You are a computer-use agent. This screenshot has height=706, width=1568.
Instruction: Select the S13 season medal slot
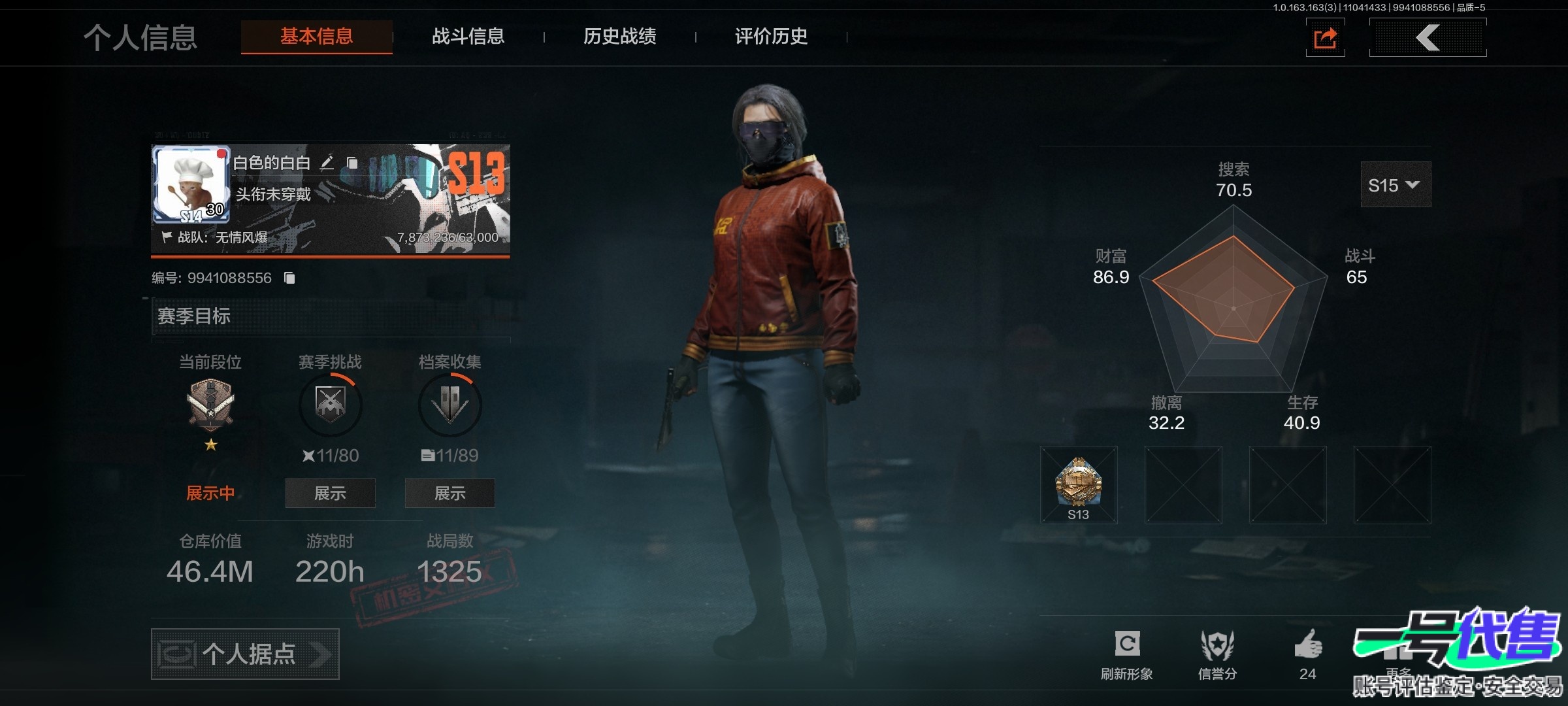tap(1079, 485)
